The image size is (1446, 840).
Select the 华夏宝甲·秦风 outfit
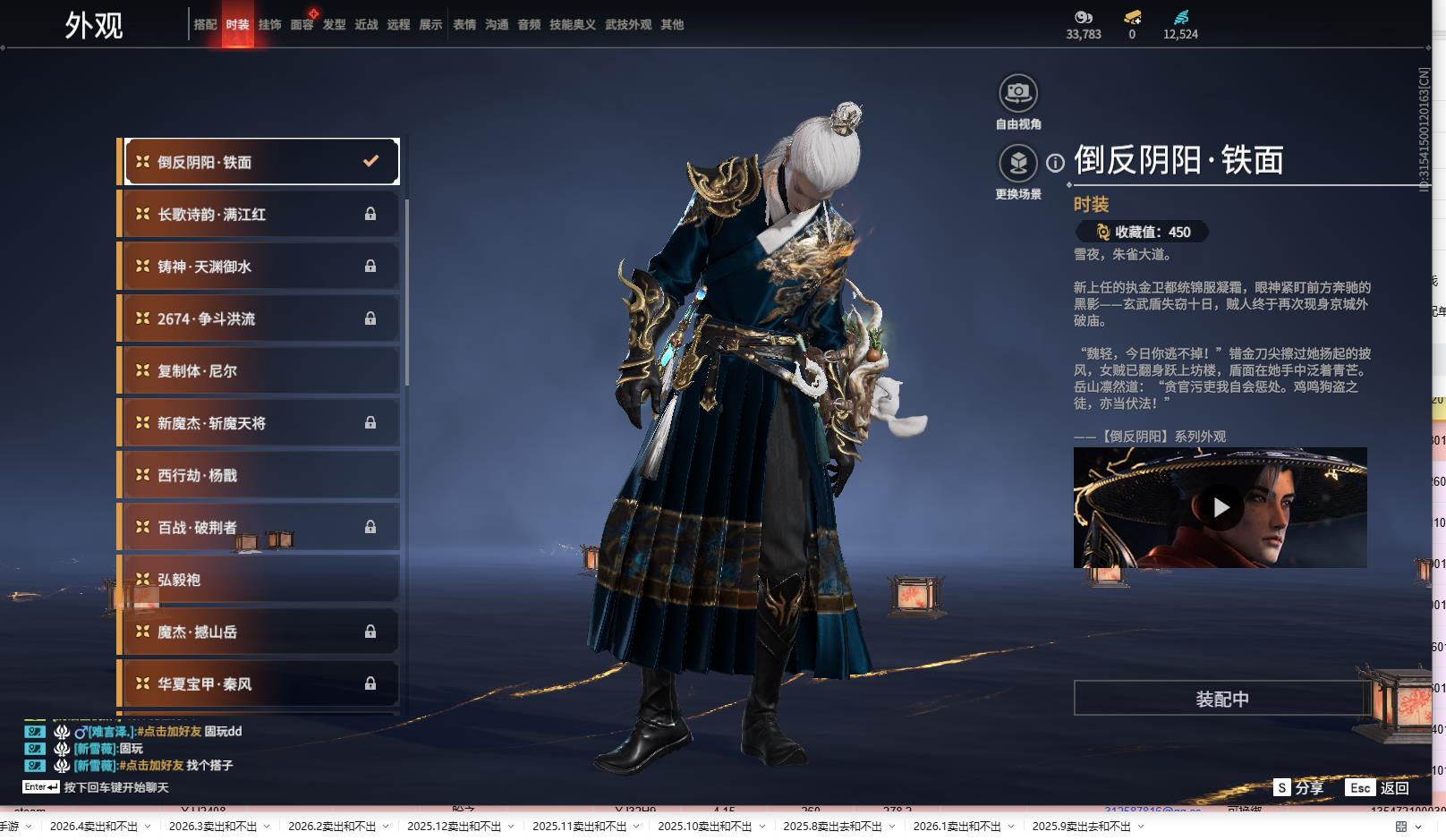[259, 684]
